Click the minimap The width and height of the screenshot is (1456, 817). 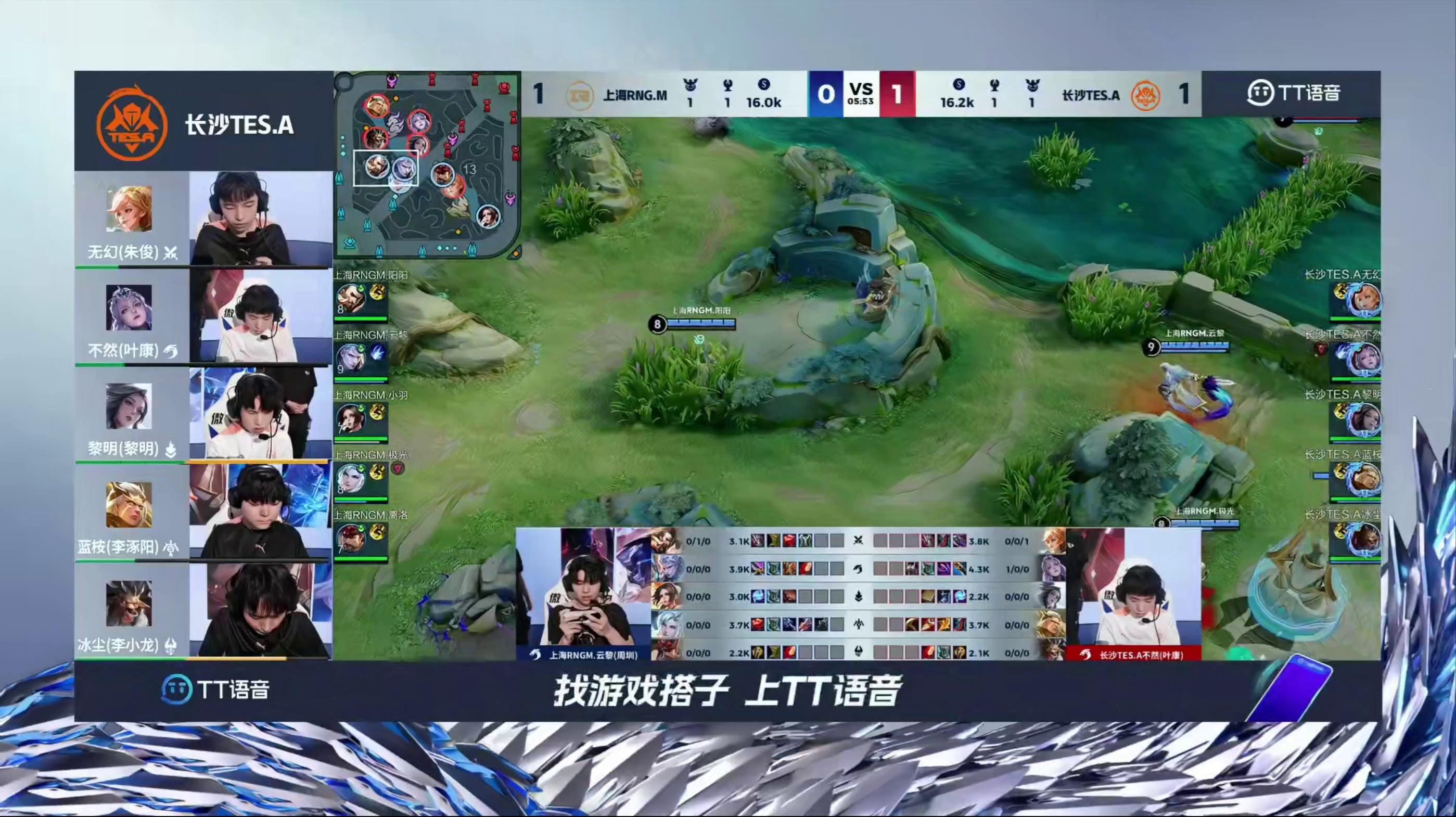pyautogui.click(x=427, y=164)
